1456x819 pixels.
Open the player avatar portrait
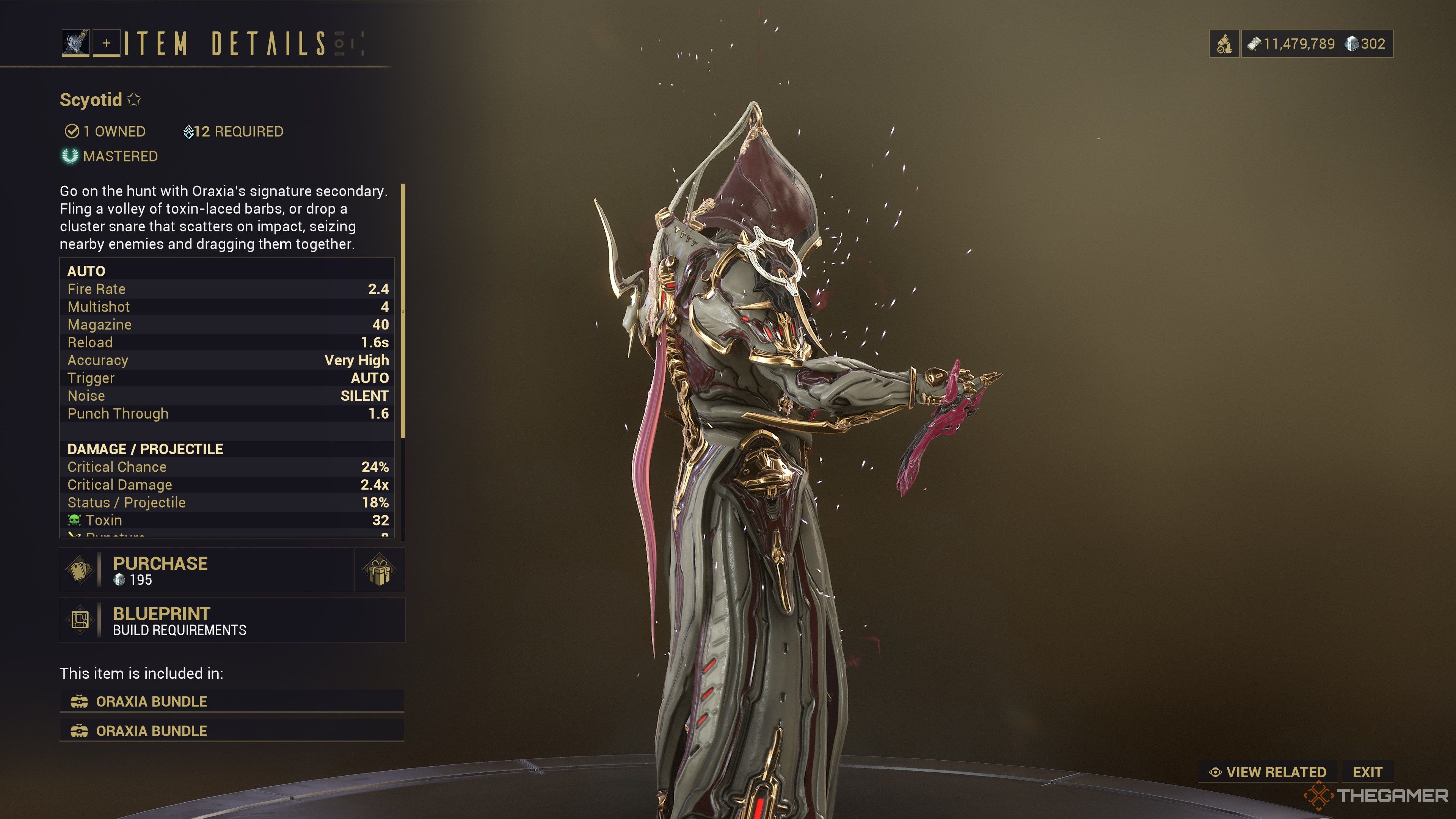[x=75, y=43]
